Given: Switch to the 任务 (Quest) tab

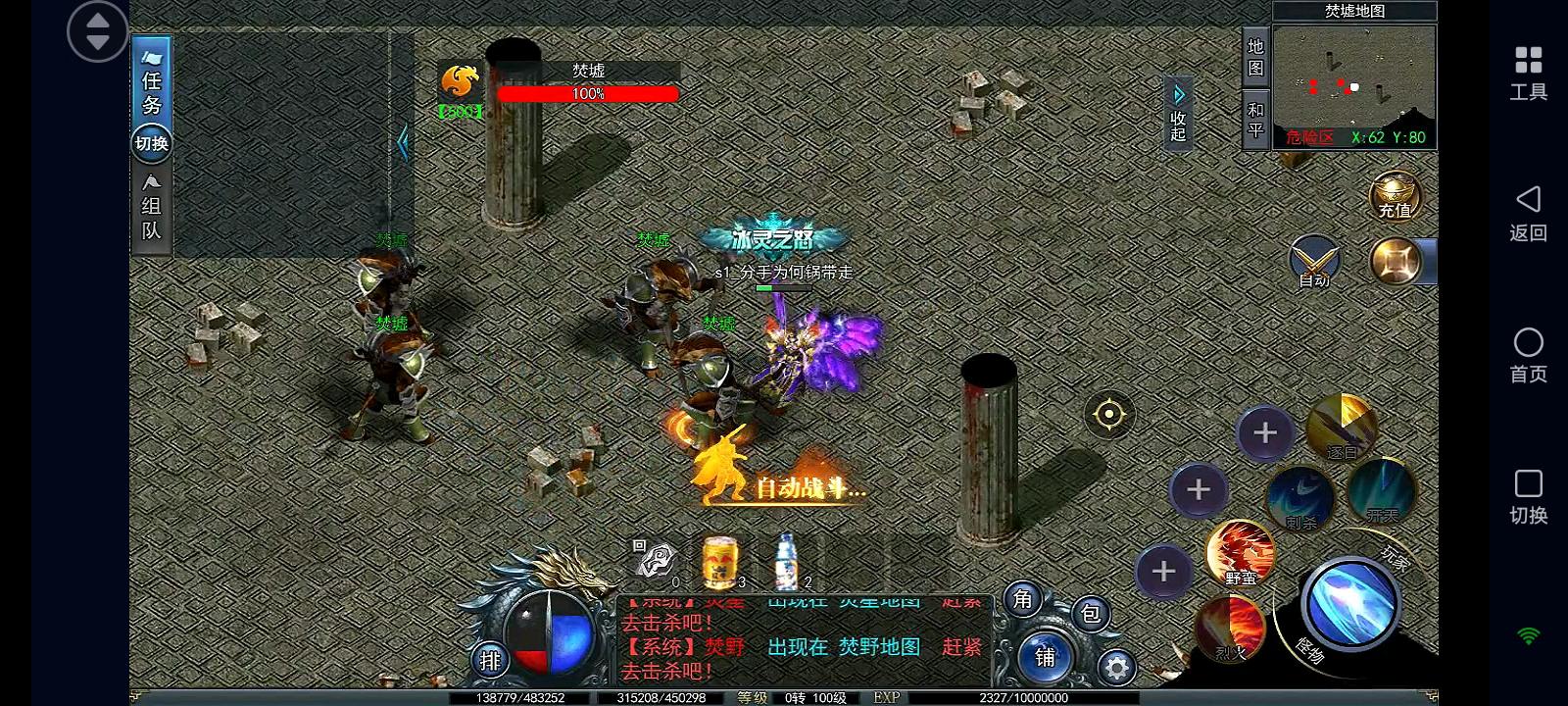Looking at the screenshot, I should pyautogui.click(x=152, y=90).
